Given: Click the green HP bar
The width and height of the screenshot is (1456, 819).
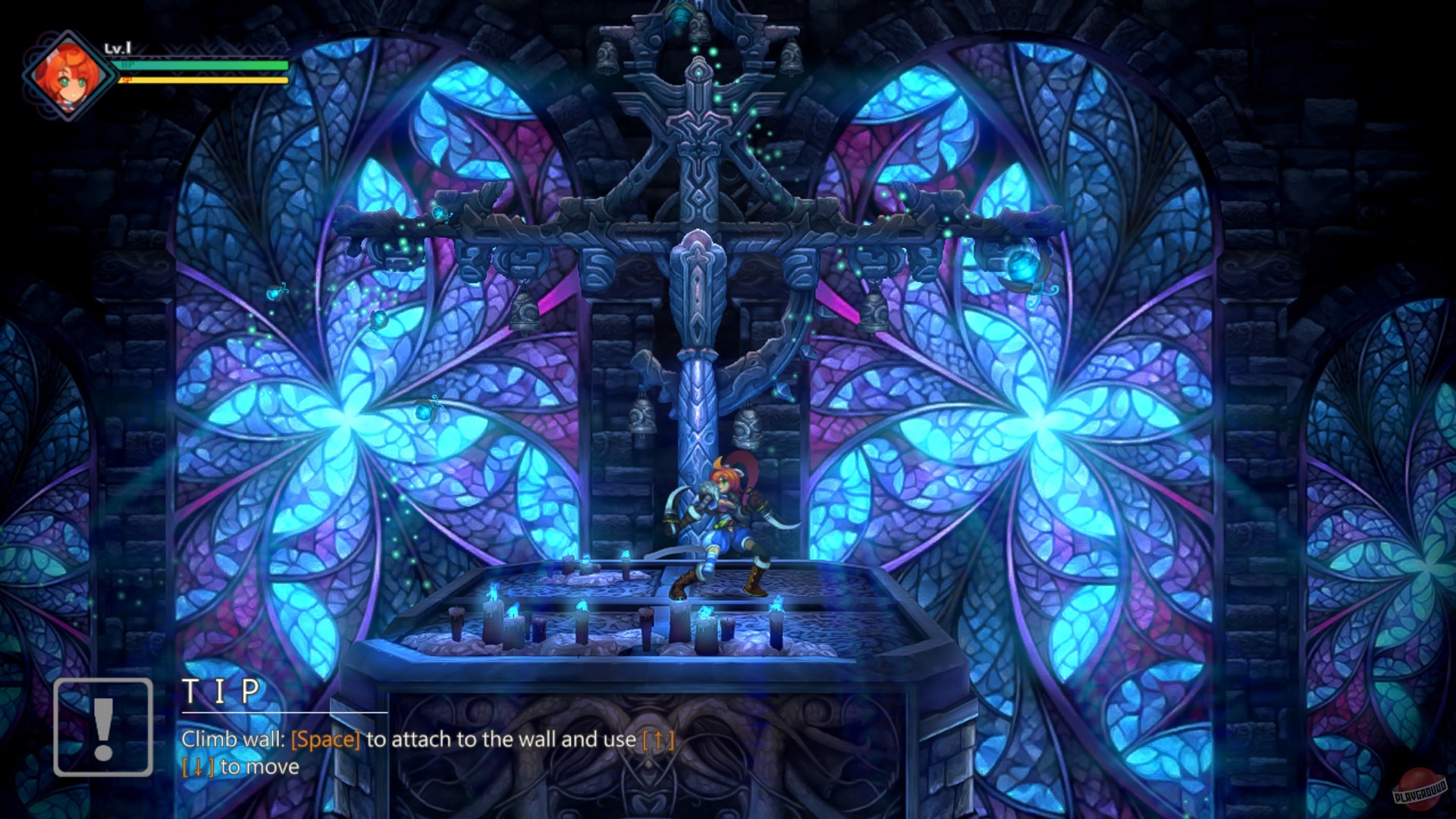Looking at the screenshot, I should pos(197,65).
